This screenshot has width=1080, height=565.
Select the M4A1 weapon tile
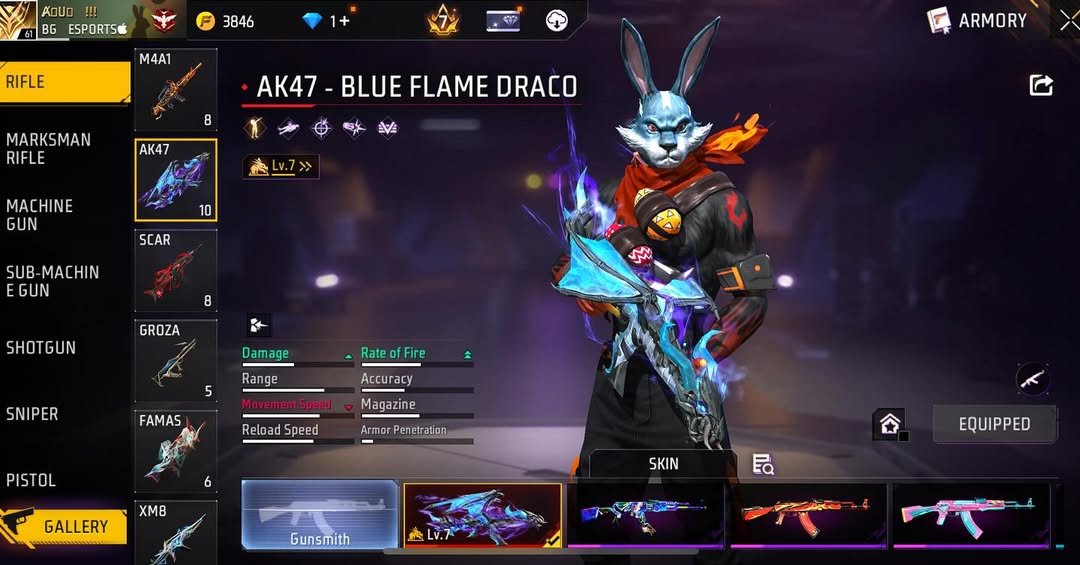(176, 90)
